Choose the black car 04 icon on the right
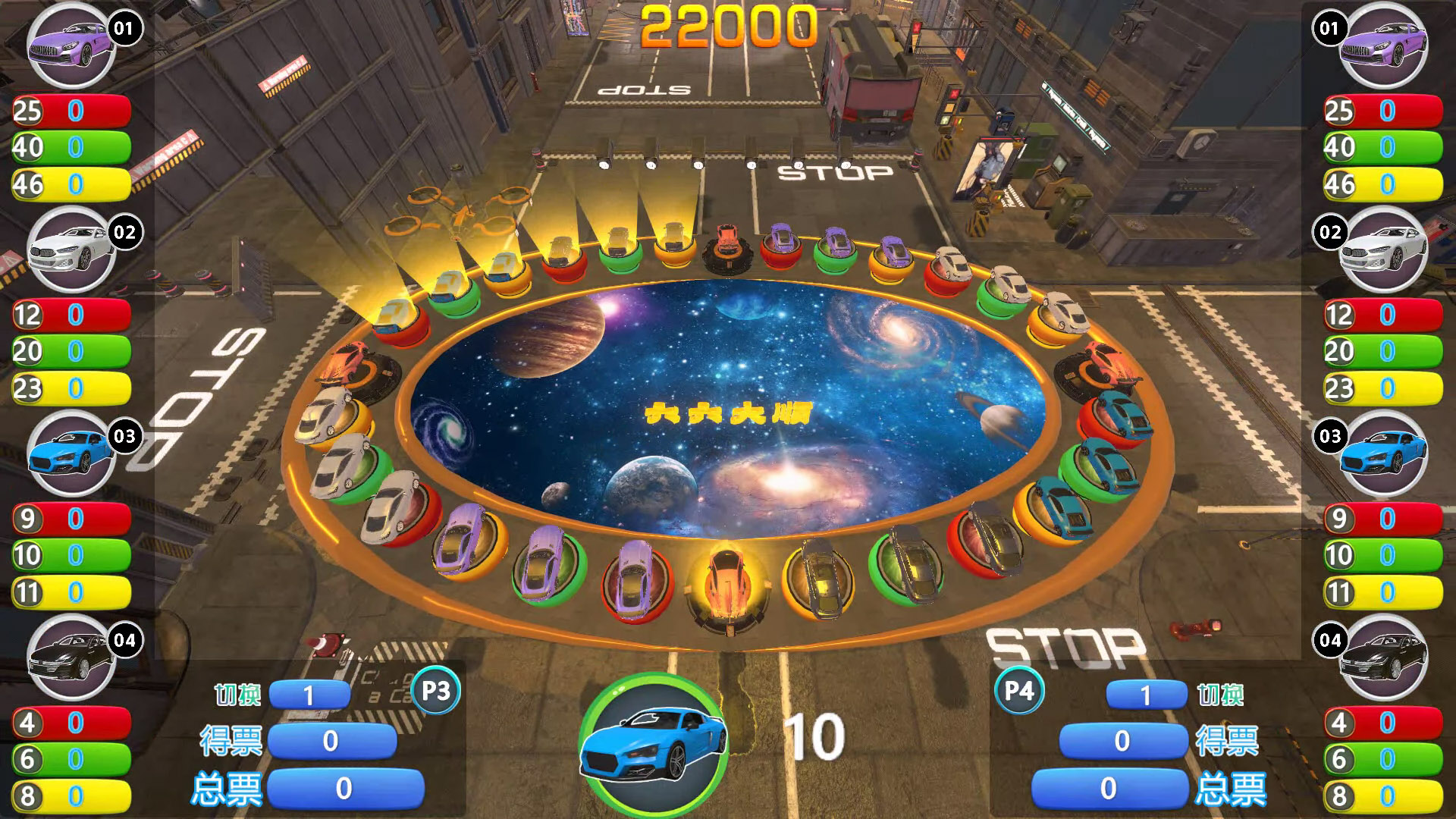This screenshot has width=1456, height=819. click(1382, 658)
